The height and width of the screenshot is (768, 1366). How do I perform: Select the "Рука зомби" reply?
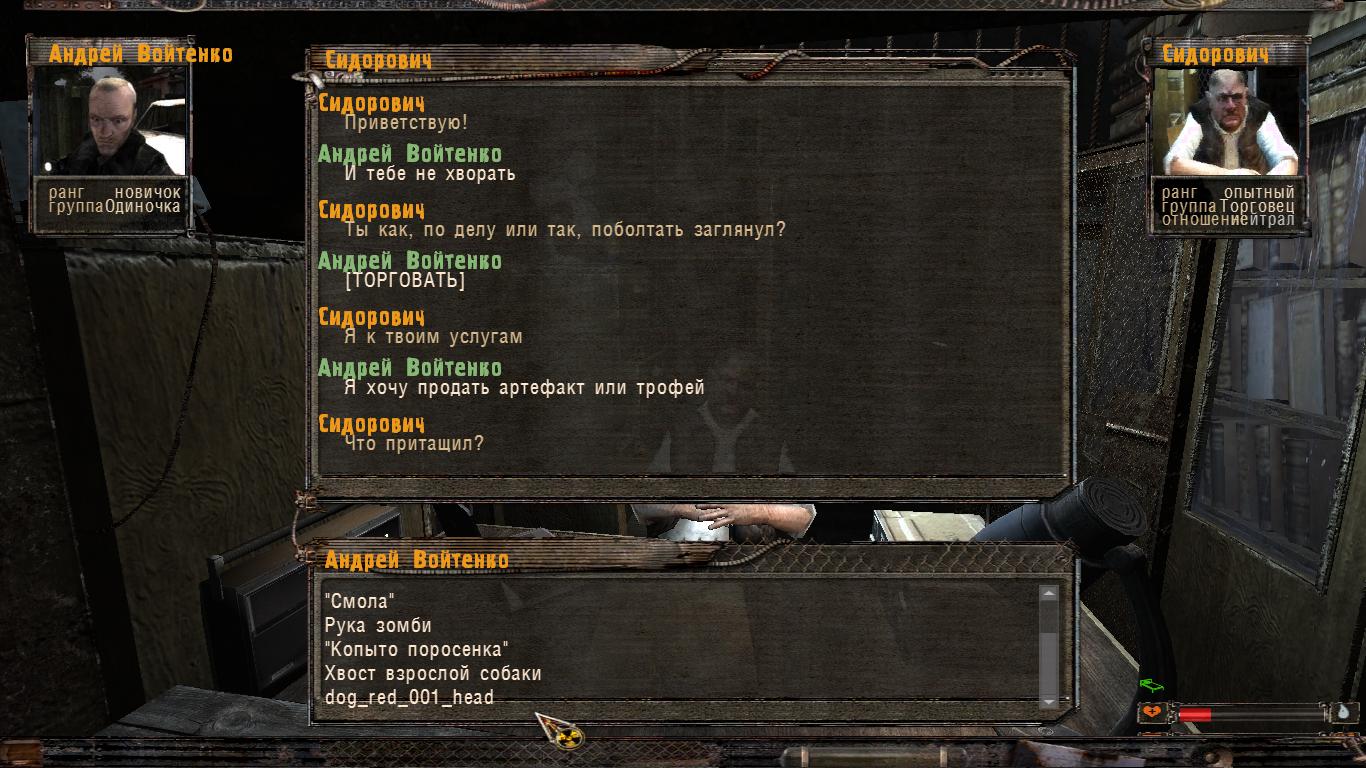(378, 626)
